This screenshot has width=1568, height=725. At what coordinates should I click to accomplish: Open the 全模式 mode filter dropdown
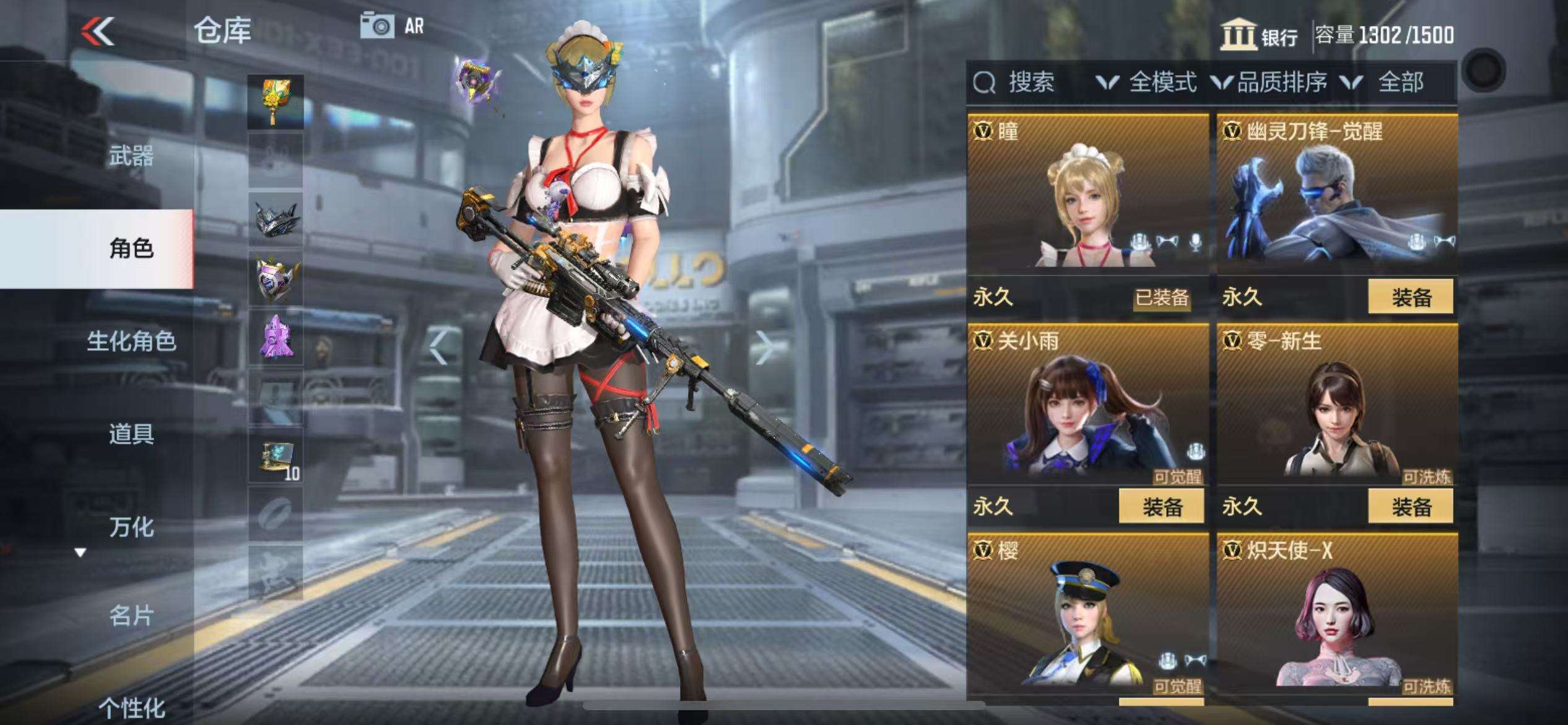coord(1147,82)
